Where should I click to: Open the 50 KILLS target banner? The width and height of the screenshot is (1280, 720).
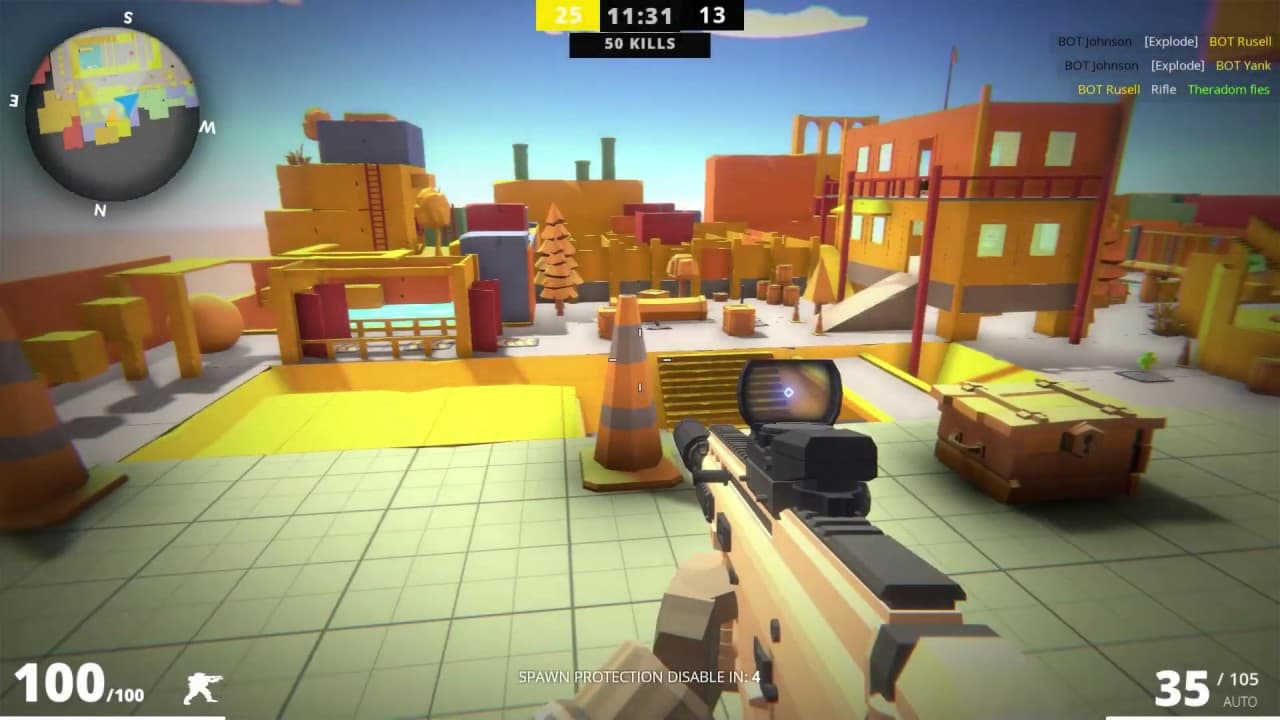[640, 44]
